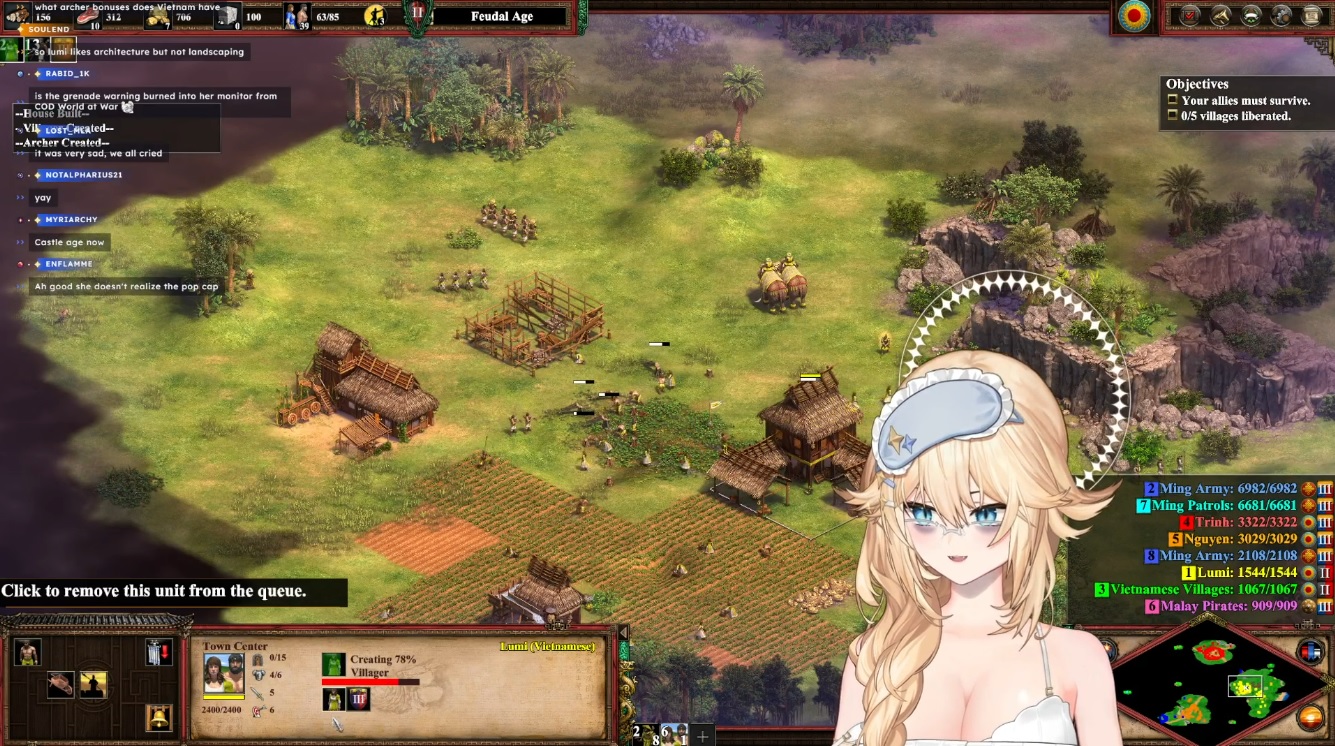Toggle the minimap flag color mode button

pos(1310,652)
